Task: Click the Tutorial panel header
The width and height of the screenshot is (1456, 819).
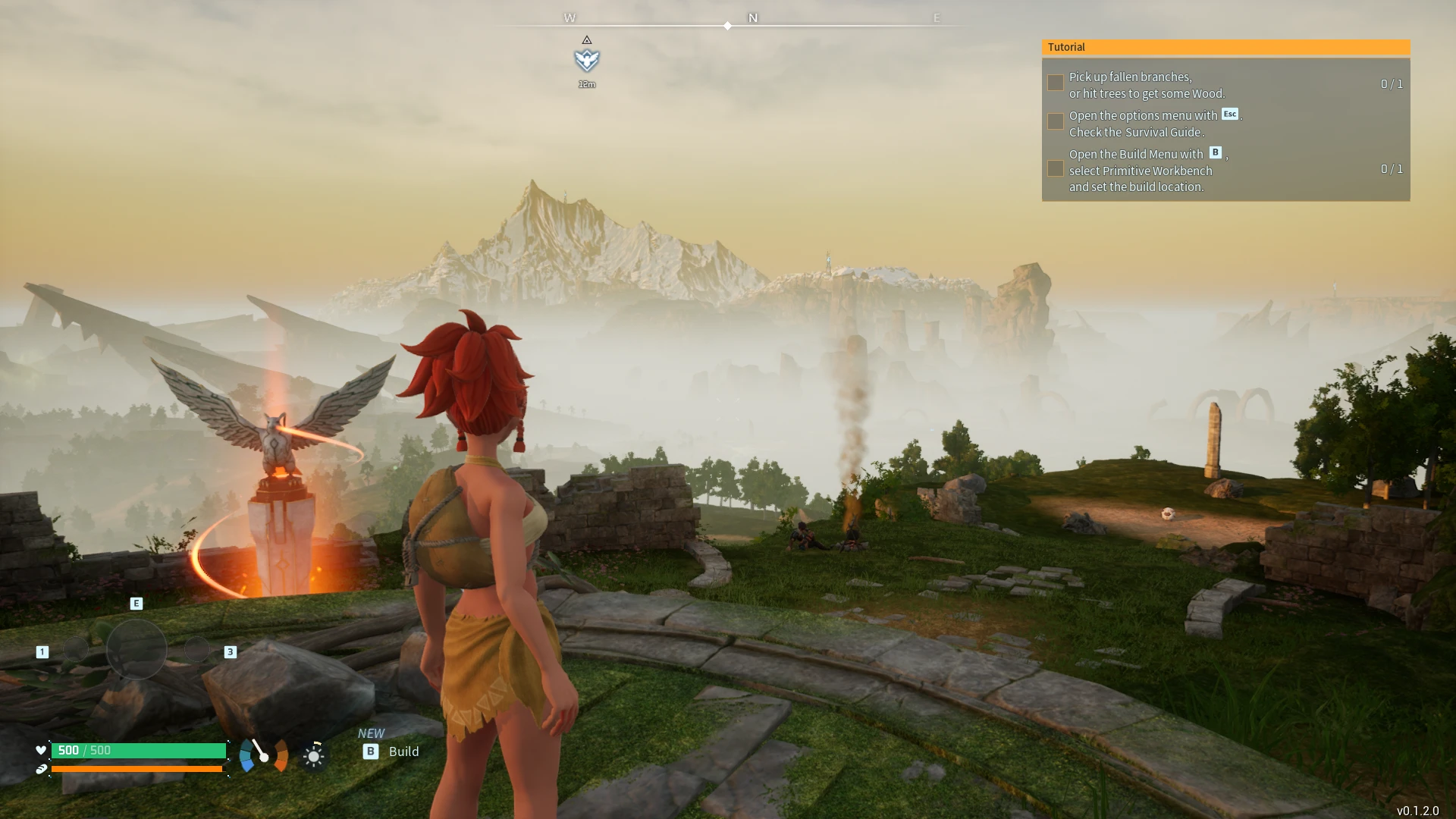Action: point(1225,47)
